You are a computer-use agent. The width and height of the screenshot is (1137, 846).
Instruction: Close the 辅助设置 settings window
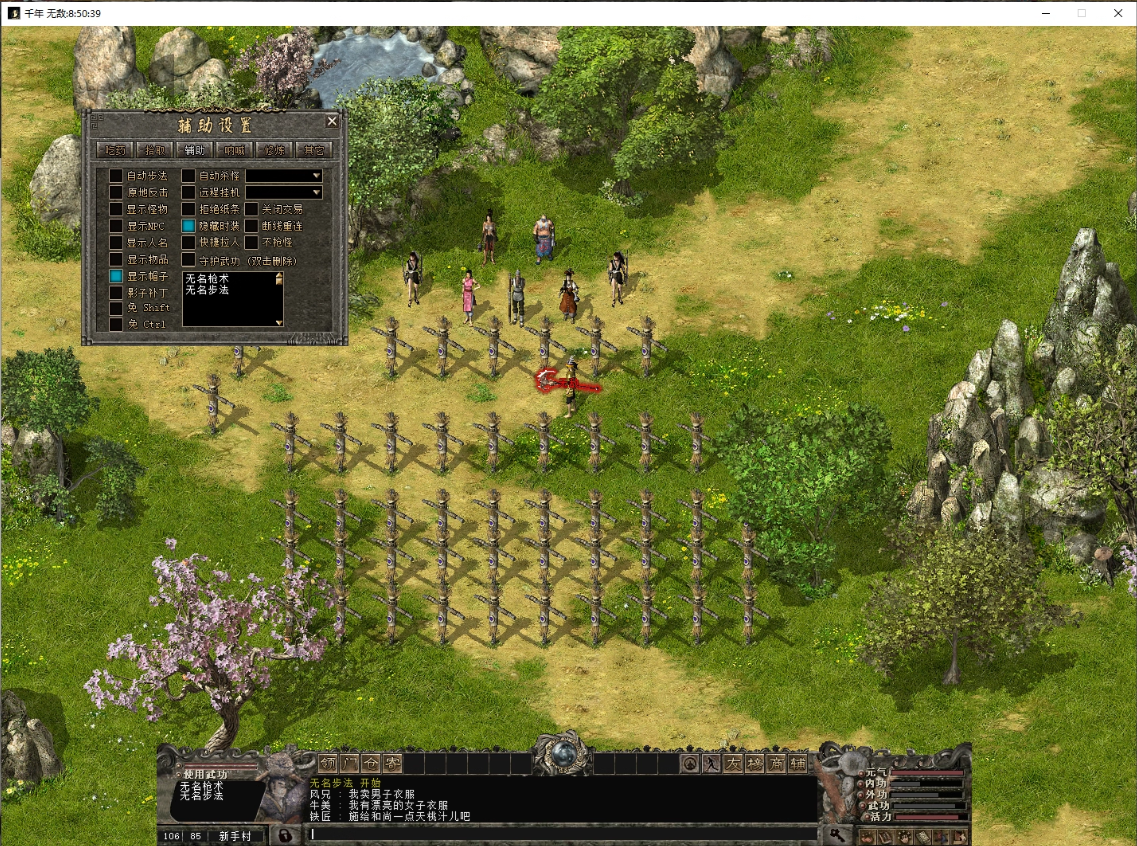[x=332, y=121]
